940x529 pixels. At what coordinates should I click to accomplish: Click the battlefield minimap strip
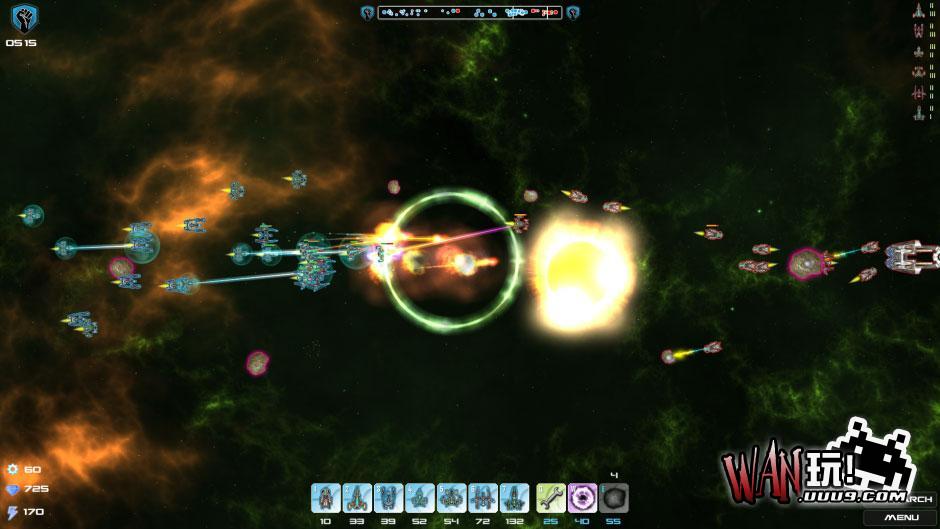(469, 13)
